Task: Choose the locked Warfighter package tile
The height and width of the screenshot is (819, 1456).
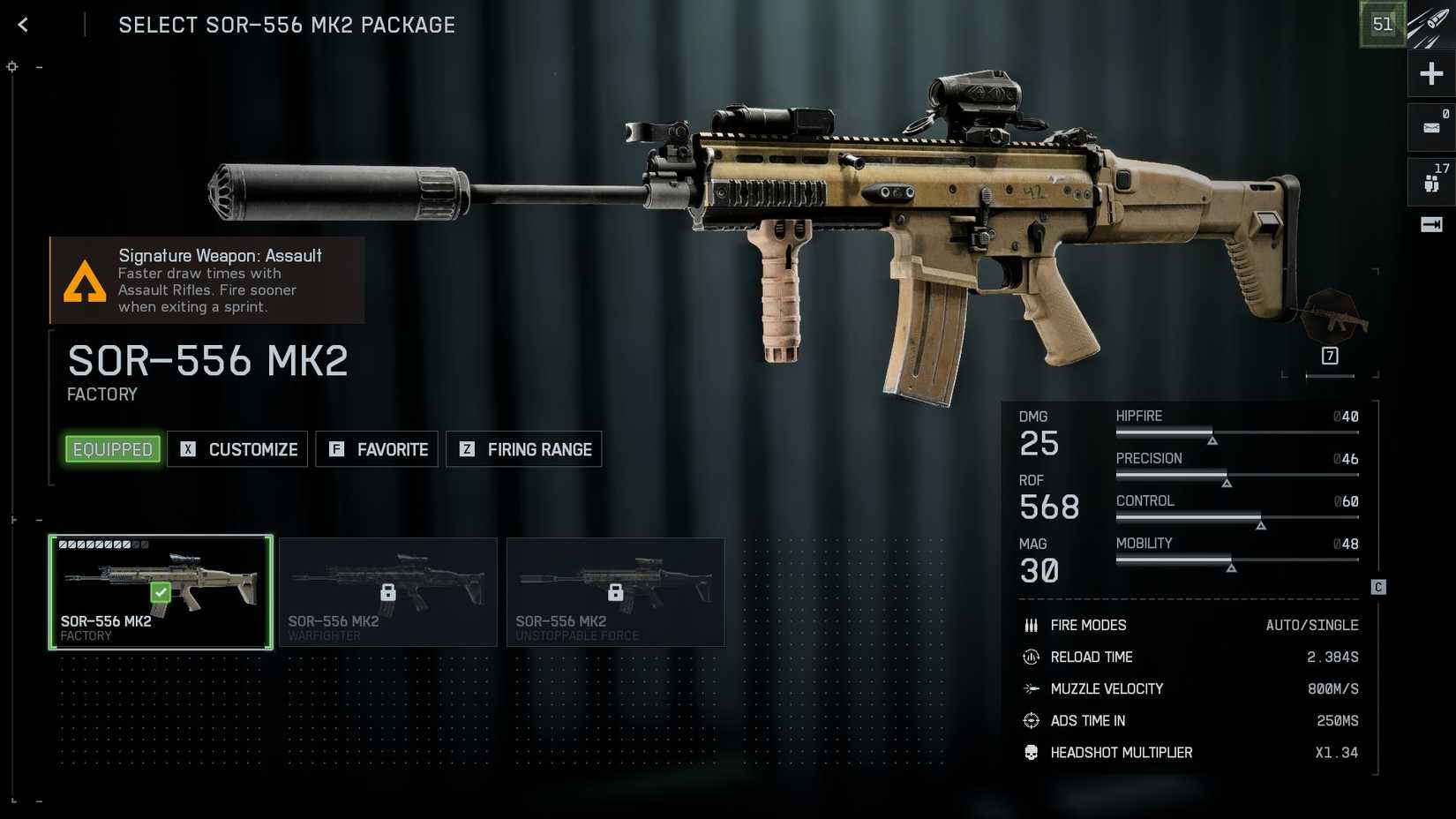Action: tap(388, 592)
